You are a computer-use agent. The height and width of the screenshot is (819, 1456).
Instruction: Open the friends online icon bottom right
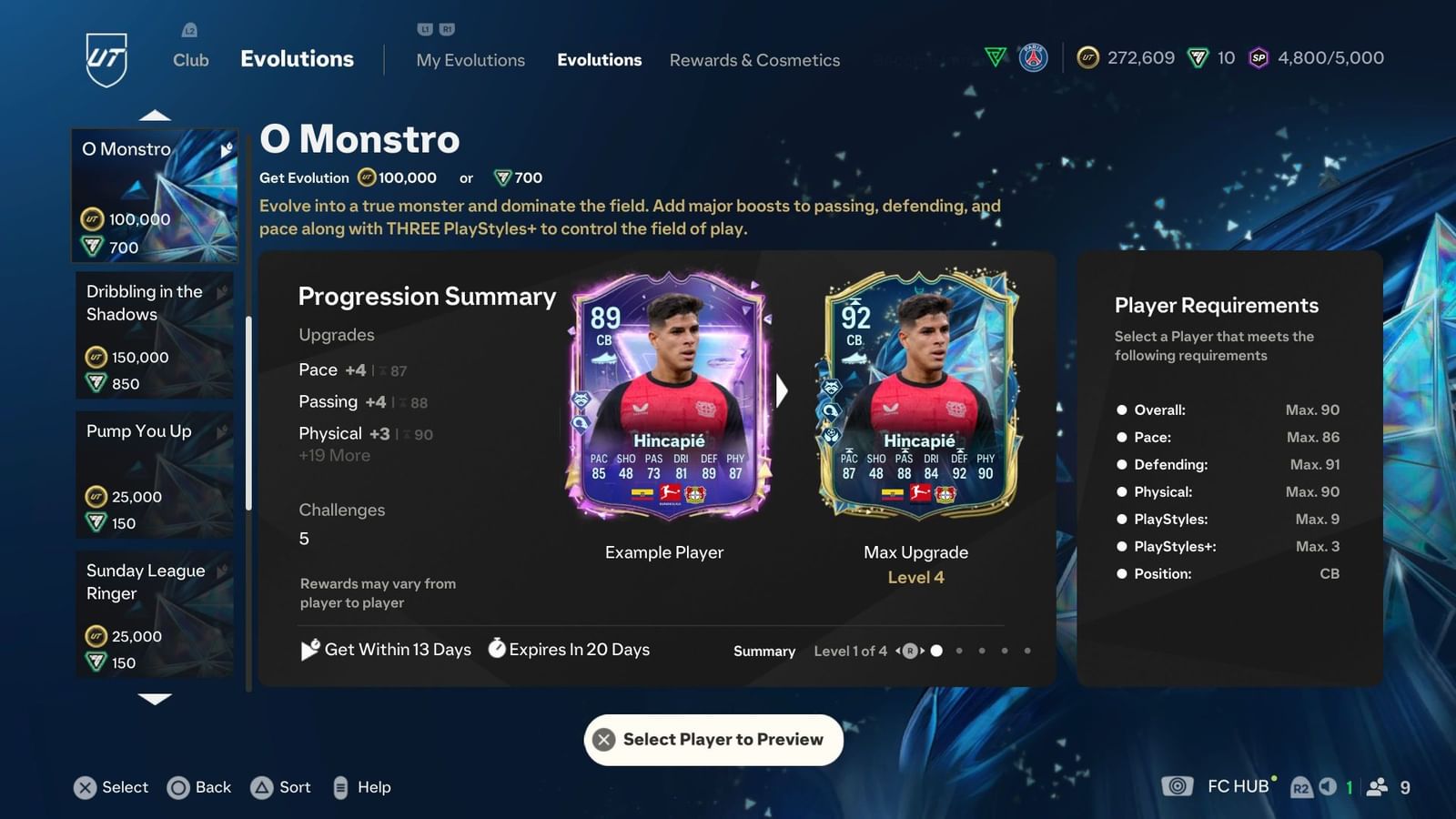tap(1377, 786)
